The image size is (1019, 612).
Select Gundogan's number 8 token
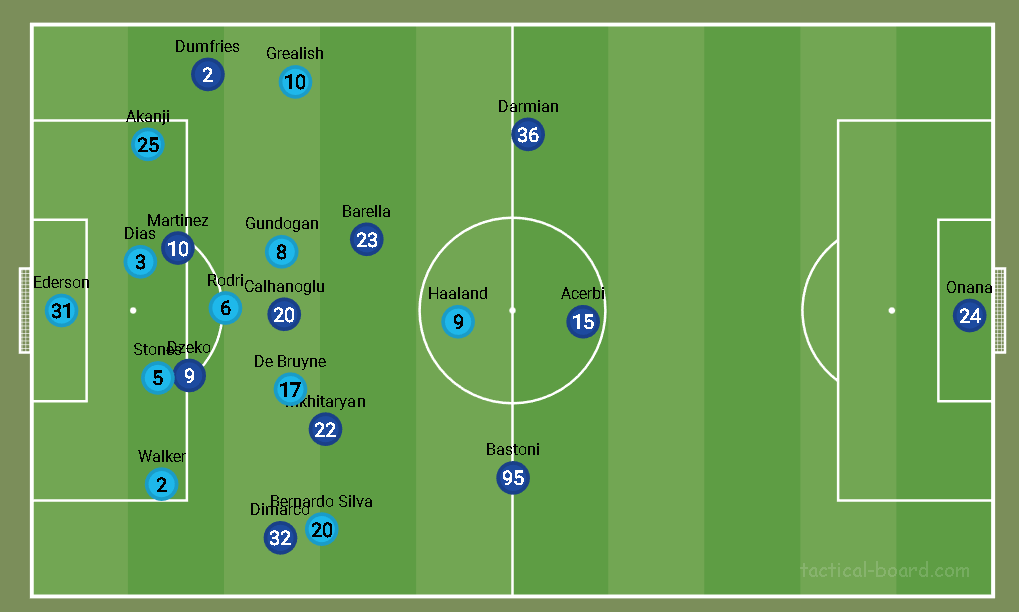(x=282, y=252)
